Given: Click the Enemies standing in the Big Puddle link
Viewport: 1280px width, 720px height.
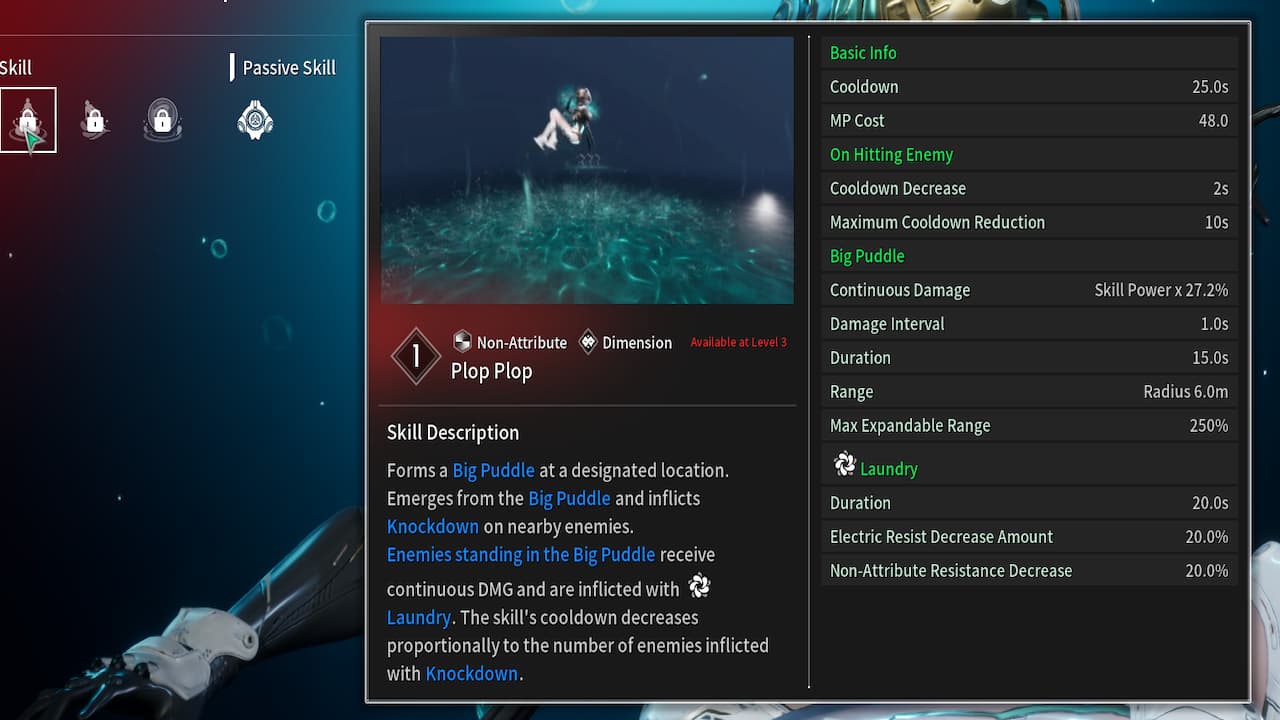Looking at the screenshot, I should 520,554.
